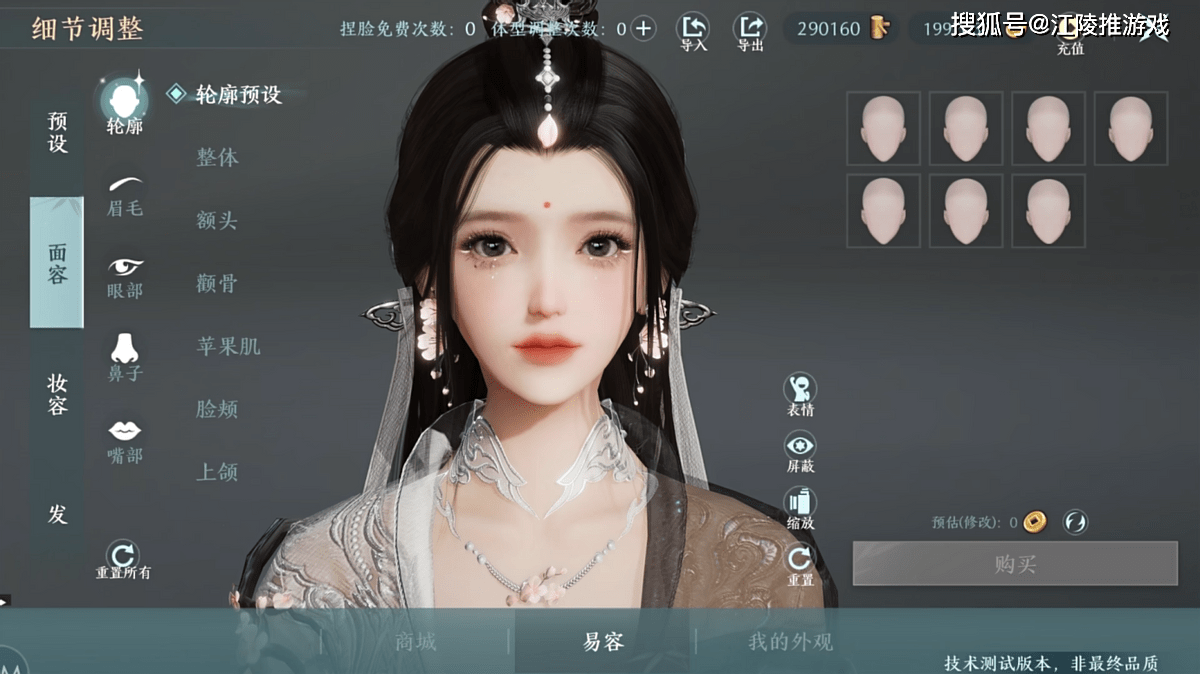Toggle the 屏蔽 hide eye icon
The width and height of the screenshot is (1200, 674).
click(x=800, y=451)
